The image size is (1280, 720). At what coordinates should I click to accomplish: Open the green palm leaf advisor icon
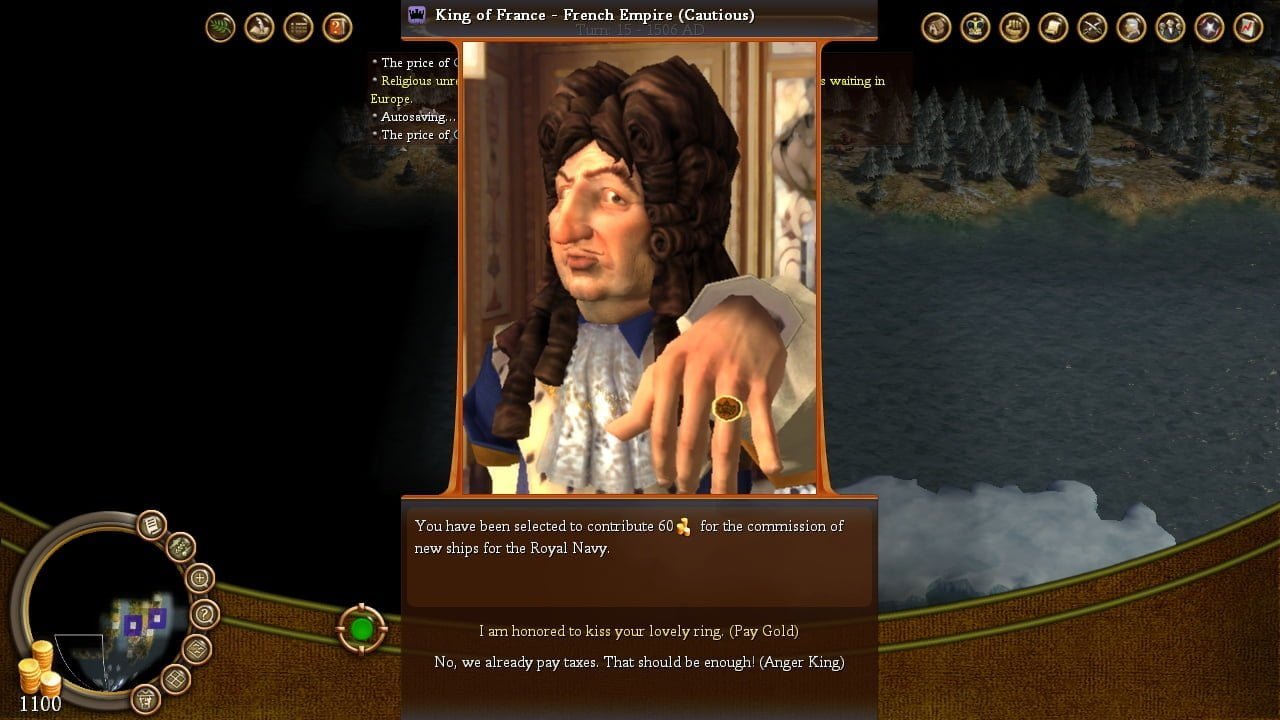point(221,27)
